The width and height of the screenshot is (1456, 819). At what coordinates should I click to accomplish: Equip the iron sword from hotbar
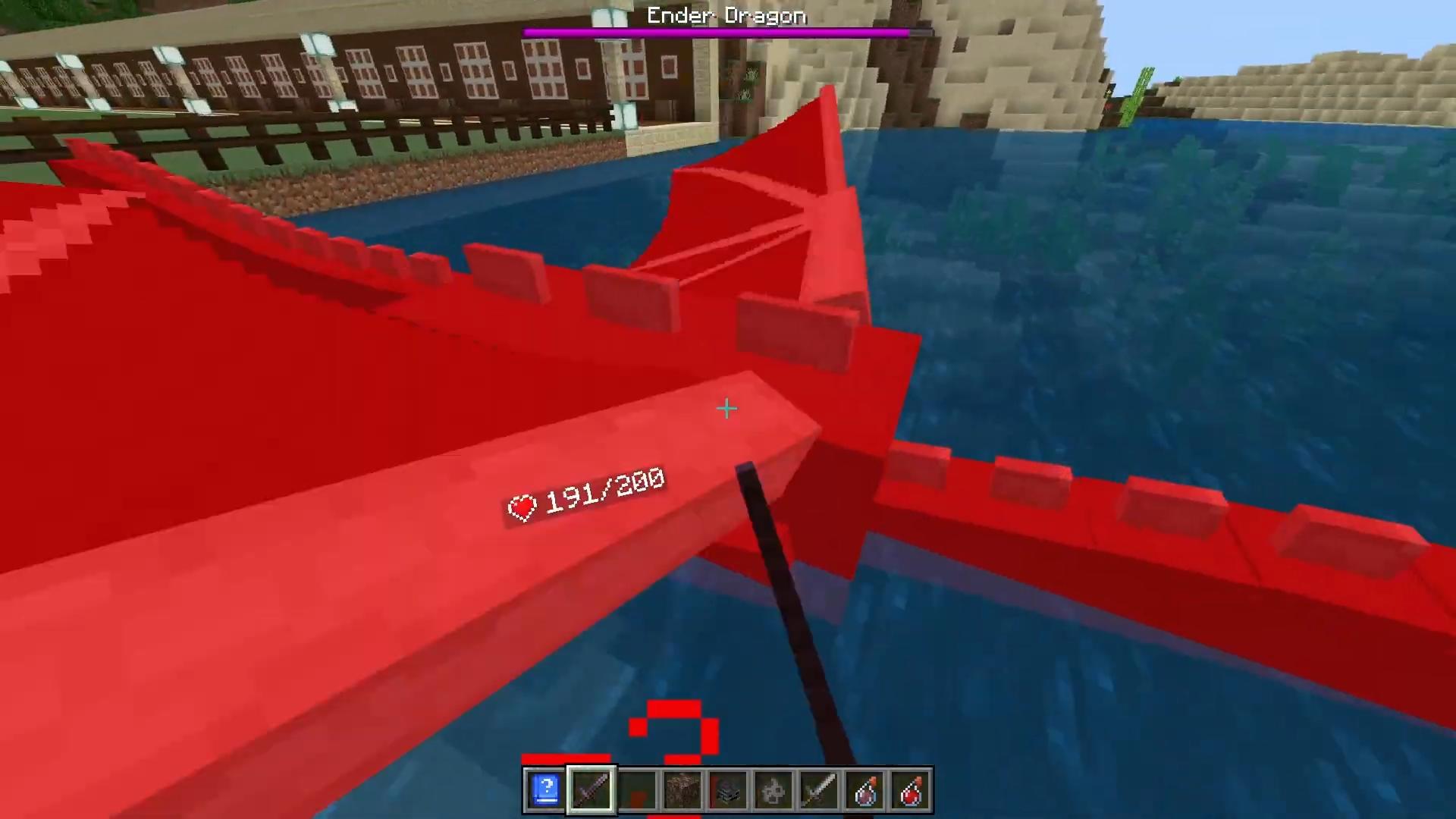pyautogui.click(x=819, y=790)
